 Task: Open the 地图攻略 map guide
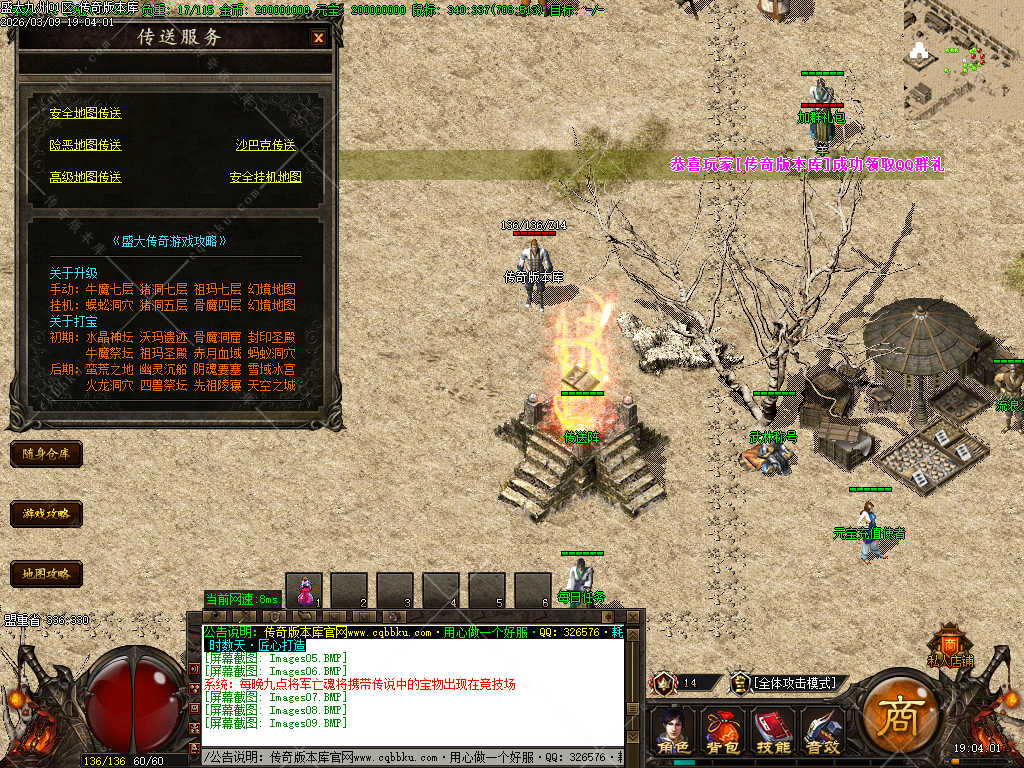click(46, 574)
